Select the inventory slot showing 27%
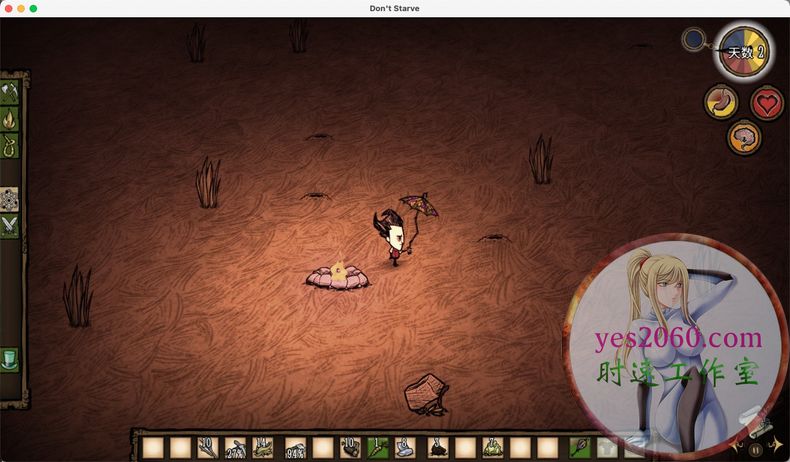790x462 pixels. pyautogui.click(x=237, y=447)
